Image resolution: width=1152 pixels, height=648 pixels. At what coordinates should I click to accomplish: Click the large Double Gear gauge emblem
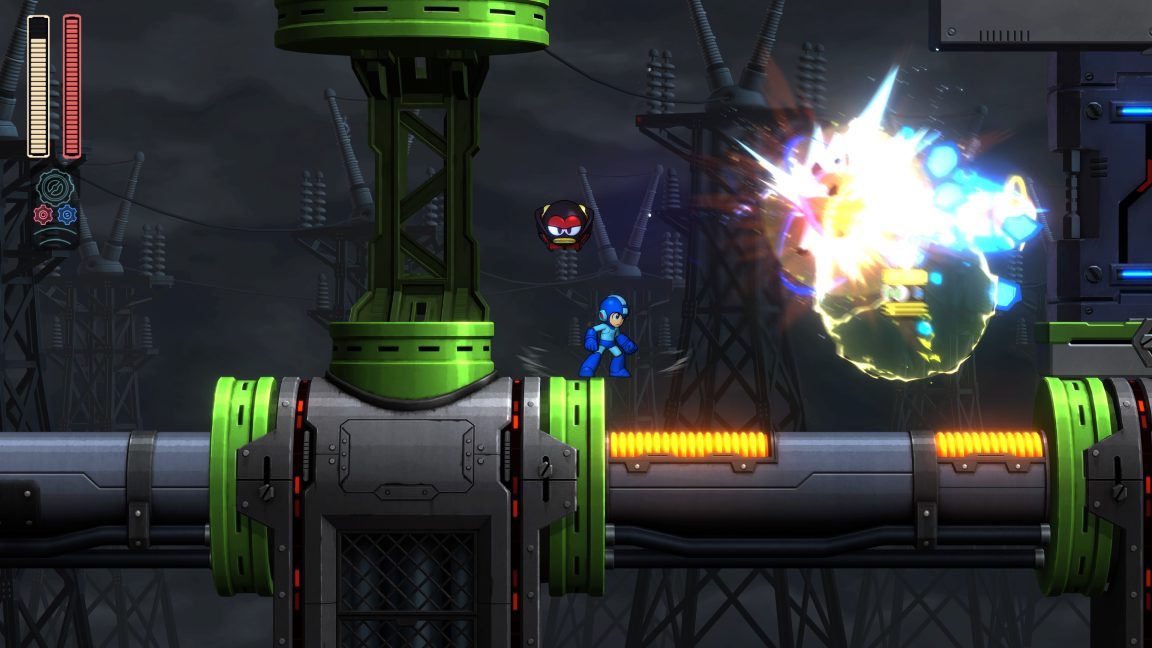click(55, 187)
